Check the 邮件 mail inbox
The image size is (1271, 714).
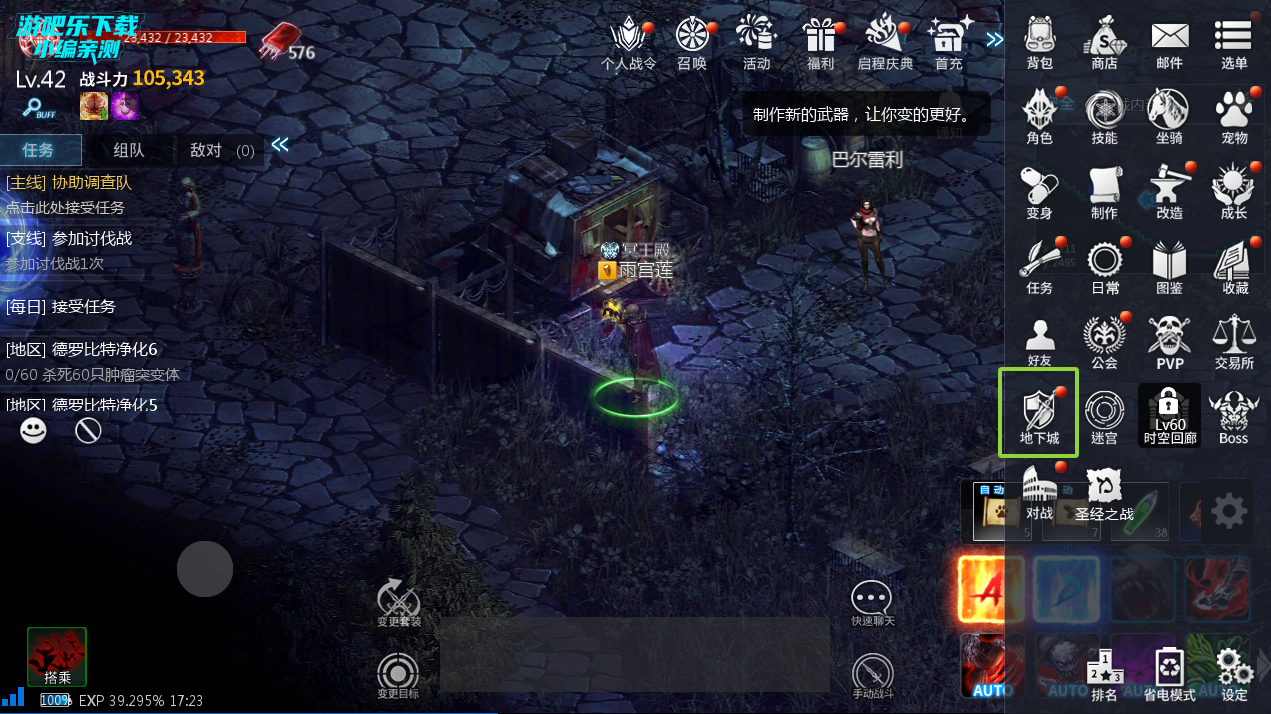(1169, 42)
